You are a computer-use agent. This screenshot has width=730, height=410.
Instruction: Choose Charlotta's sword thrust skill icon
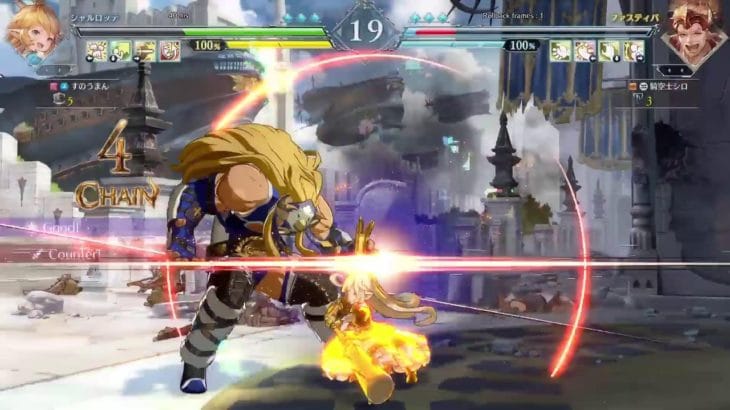[145, 51]
